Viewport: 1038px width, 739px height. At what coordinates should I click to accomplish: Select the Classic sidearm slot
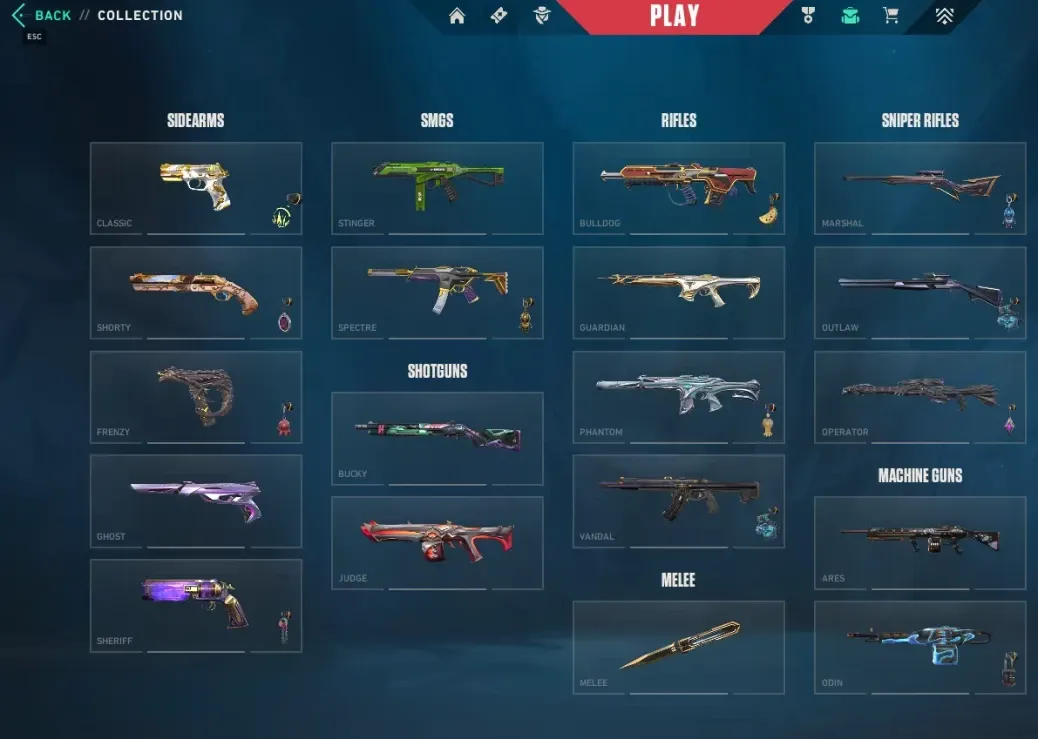(x=195, y=187)
